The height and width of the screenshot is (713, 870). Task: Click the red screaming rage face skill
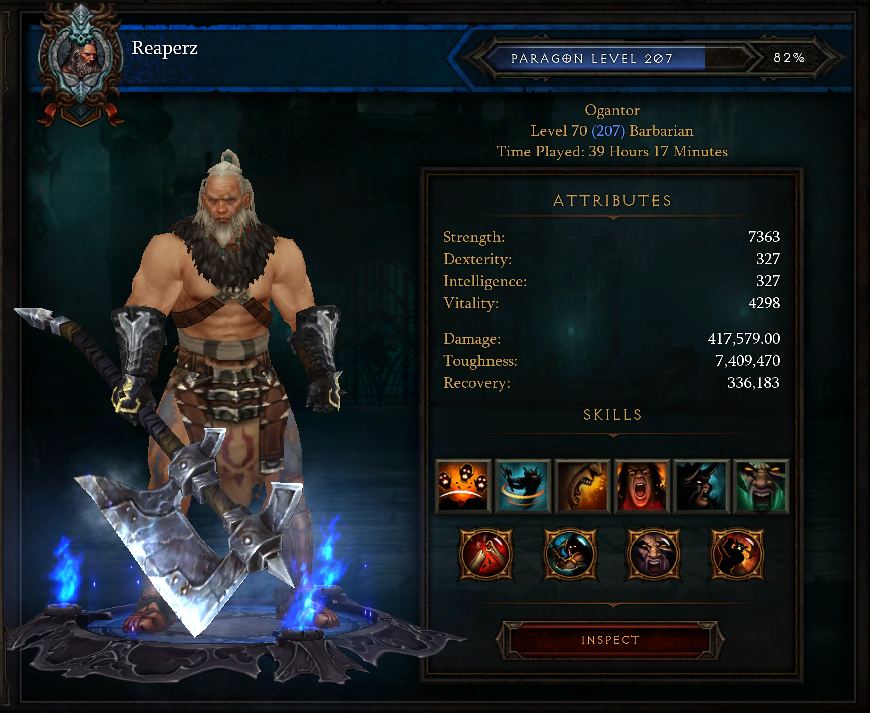tap(642, 487)
